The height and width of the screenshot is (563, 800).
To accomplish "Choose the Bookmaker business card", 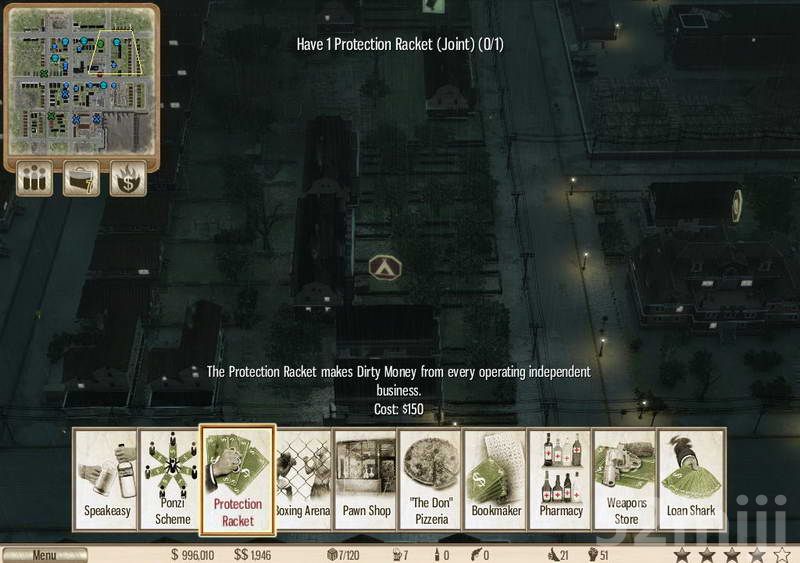I will coord(496,480).
